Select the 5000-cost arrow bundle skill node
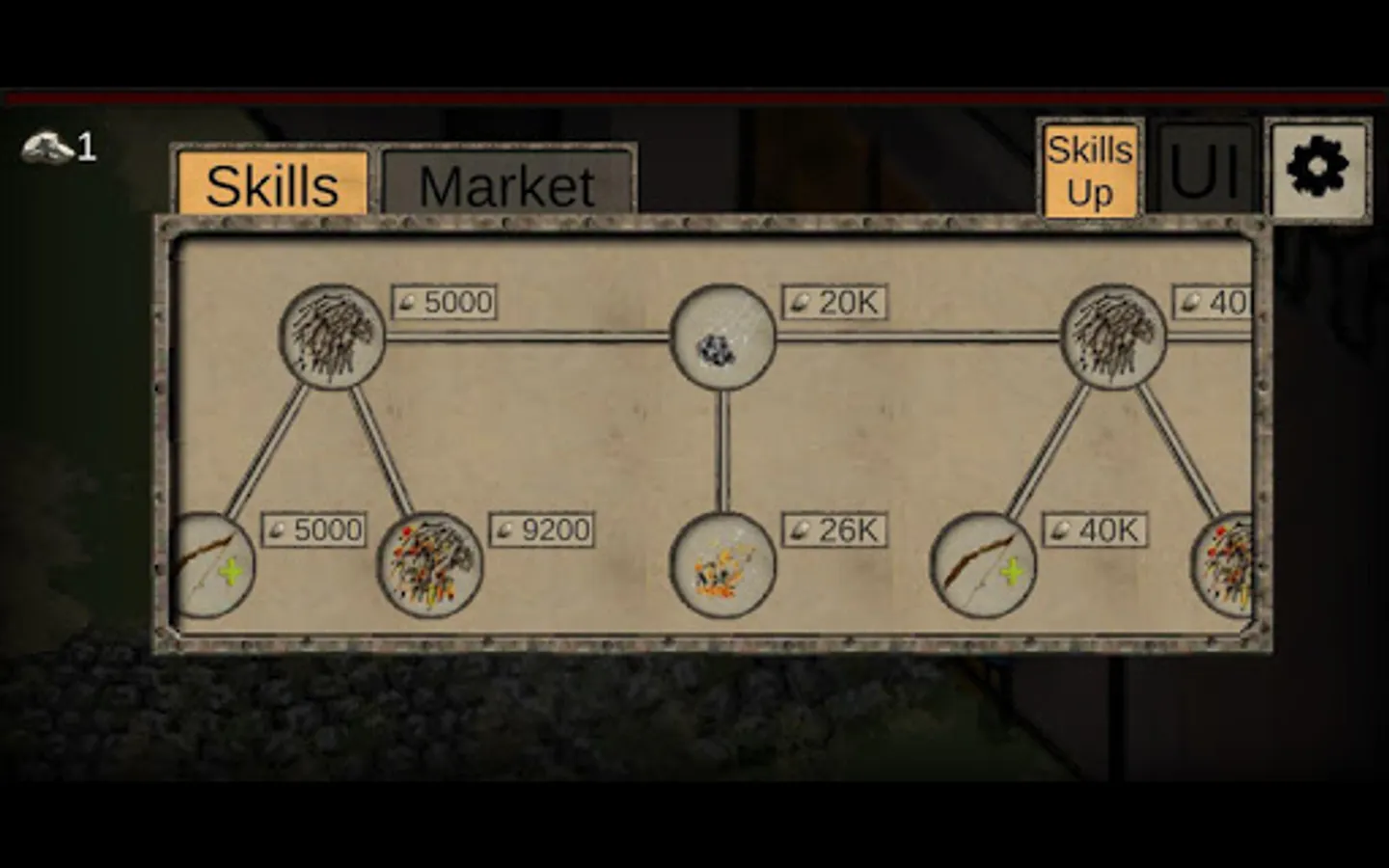1389x868 pixels. click(333, 338)
